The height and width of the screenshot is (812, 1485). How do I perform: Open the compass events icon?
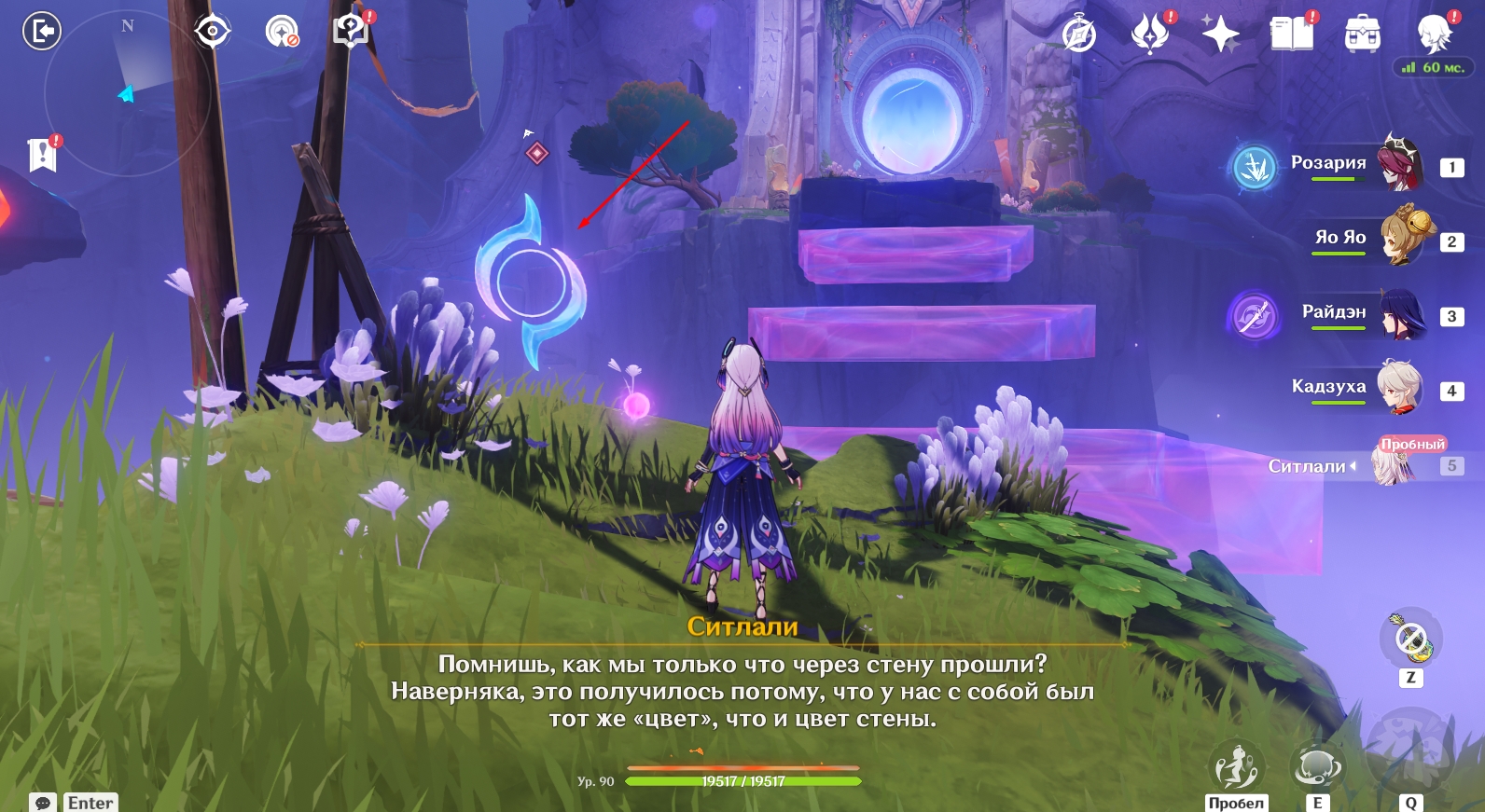coord(1079,34)
